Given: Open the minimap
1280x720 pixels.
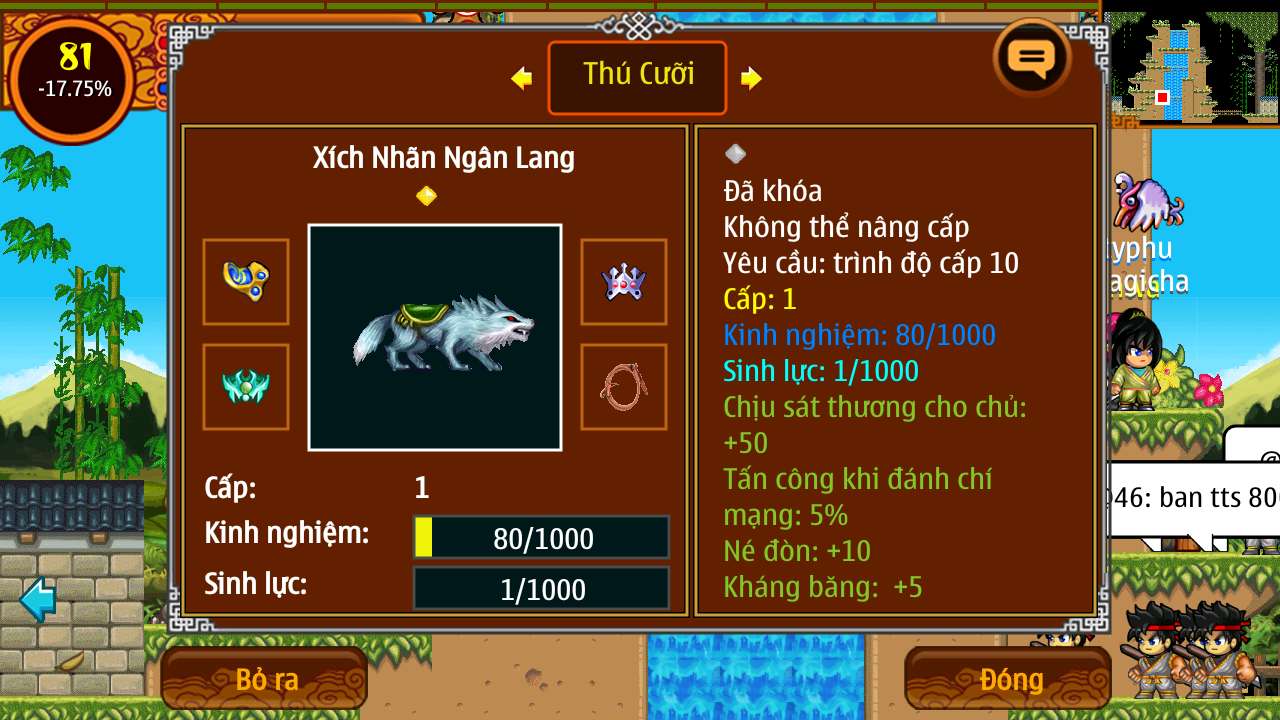Looking at the screenshot, I should (1192, 67).
